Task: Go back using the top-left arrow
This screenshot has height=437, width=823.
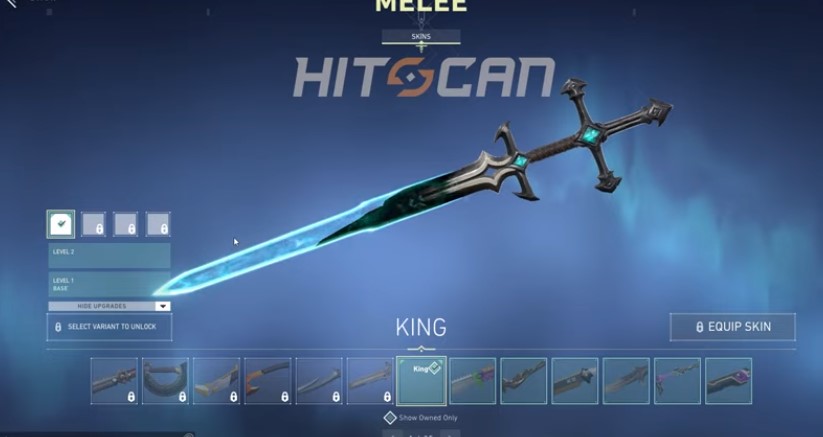Action: [x=10, y=5]
